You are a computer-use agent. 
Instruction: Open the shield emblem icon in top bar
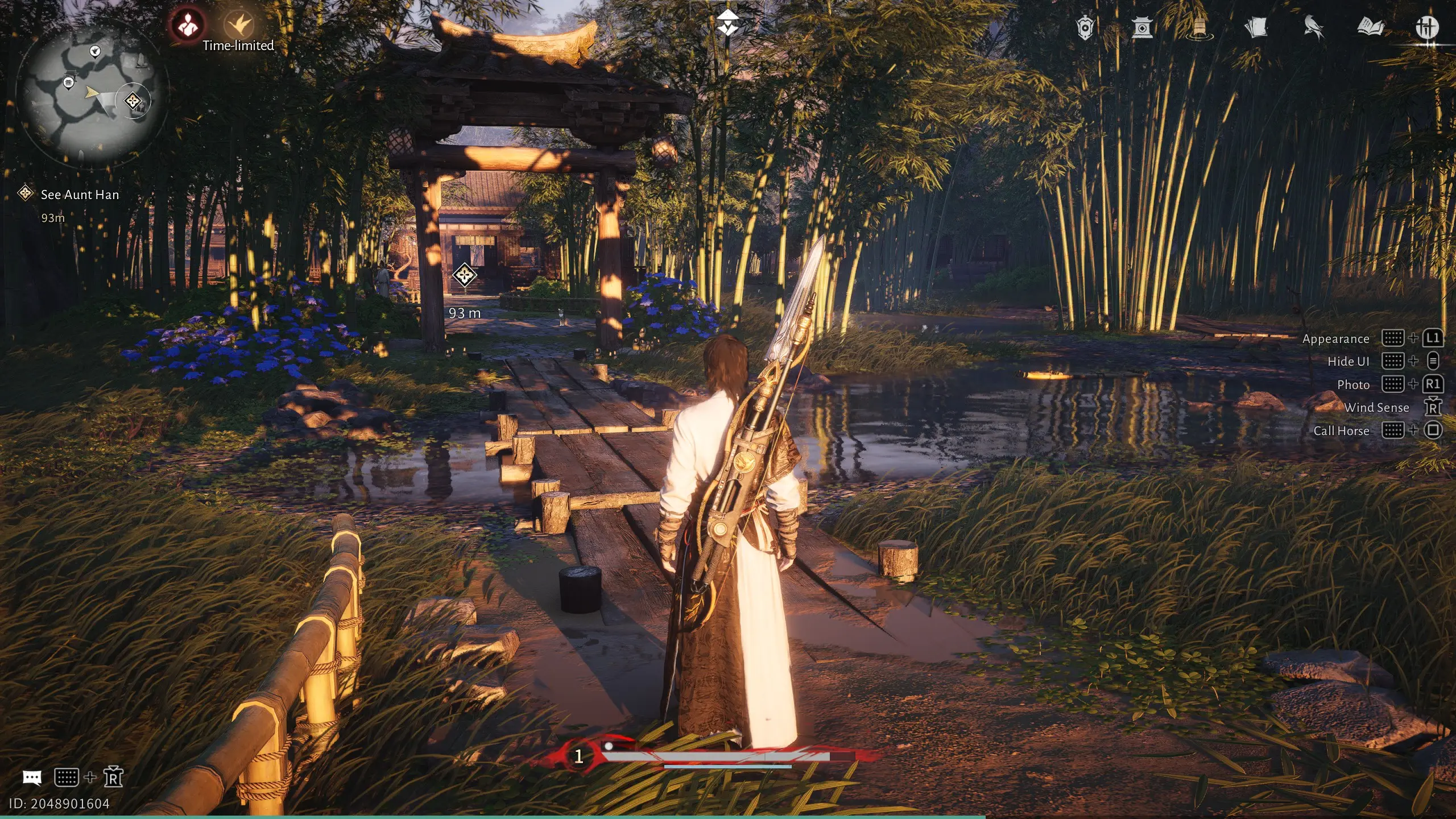[x=1085, y=27]
